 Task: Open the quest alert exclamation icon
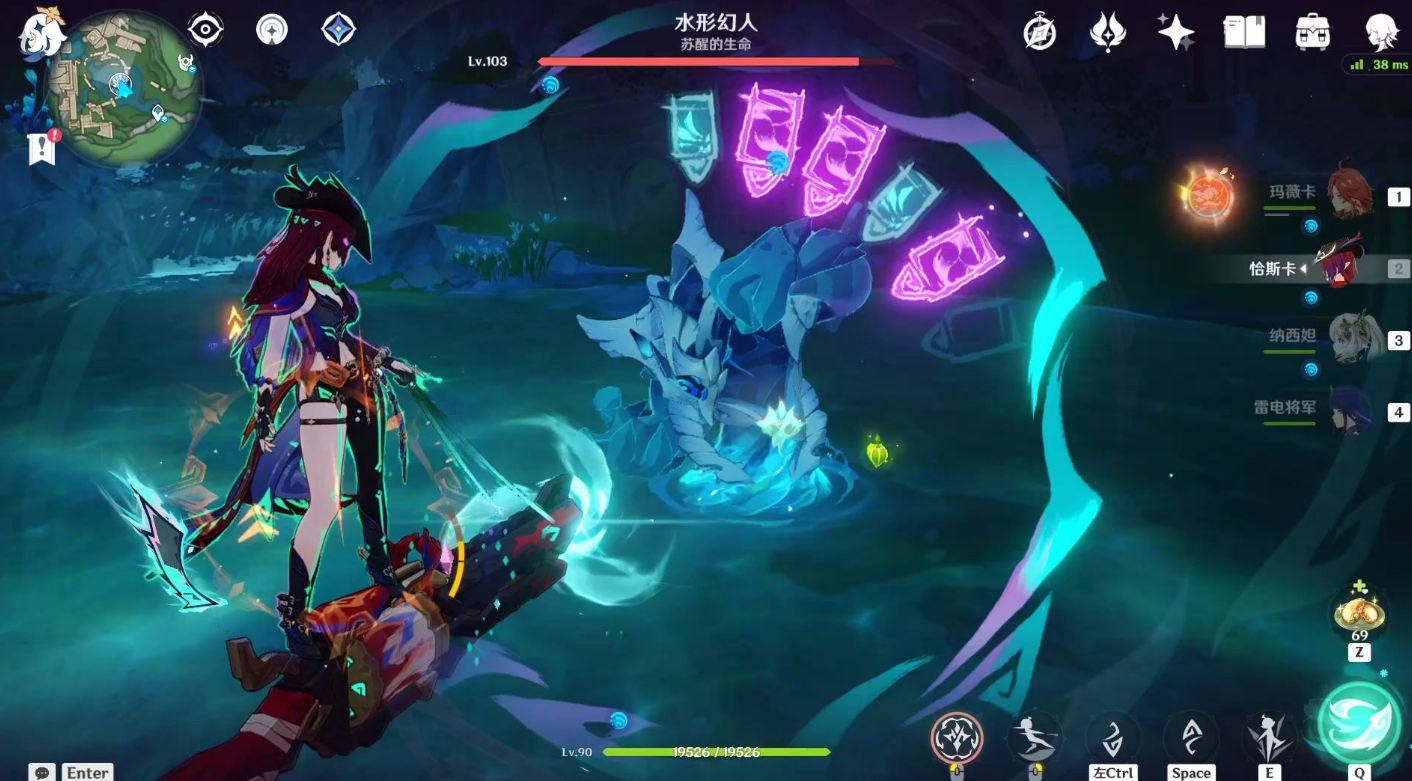pyautogui.click(x=42, y=148)
